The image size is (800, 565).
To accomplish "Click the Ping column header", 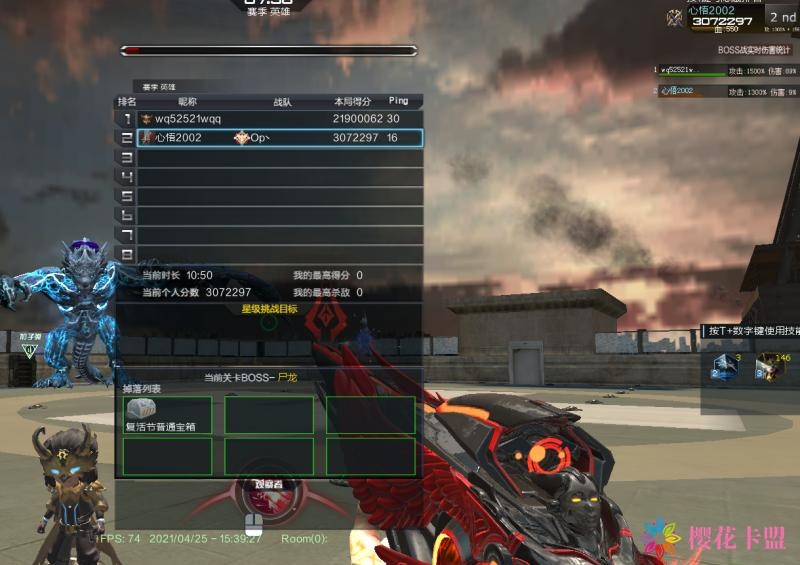I will coord(398,101).
